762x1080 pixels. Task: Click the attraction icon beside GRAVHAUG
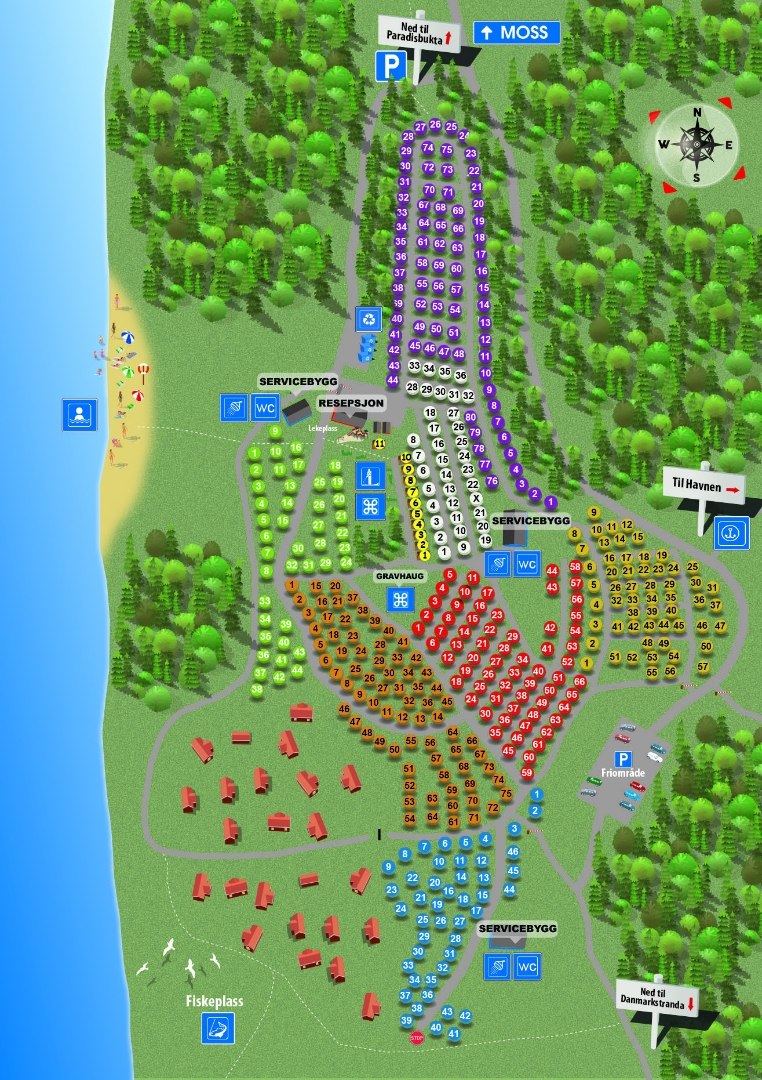[401, 599]
